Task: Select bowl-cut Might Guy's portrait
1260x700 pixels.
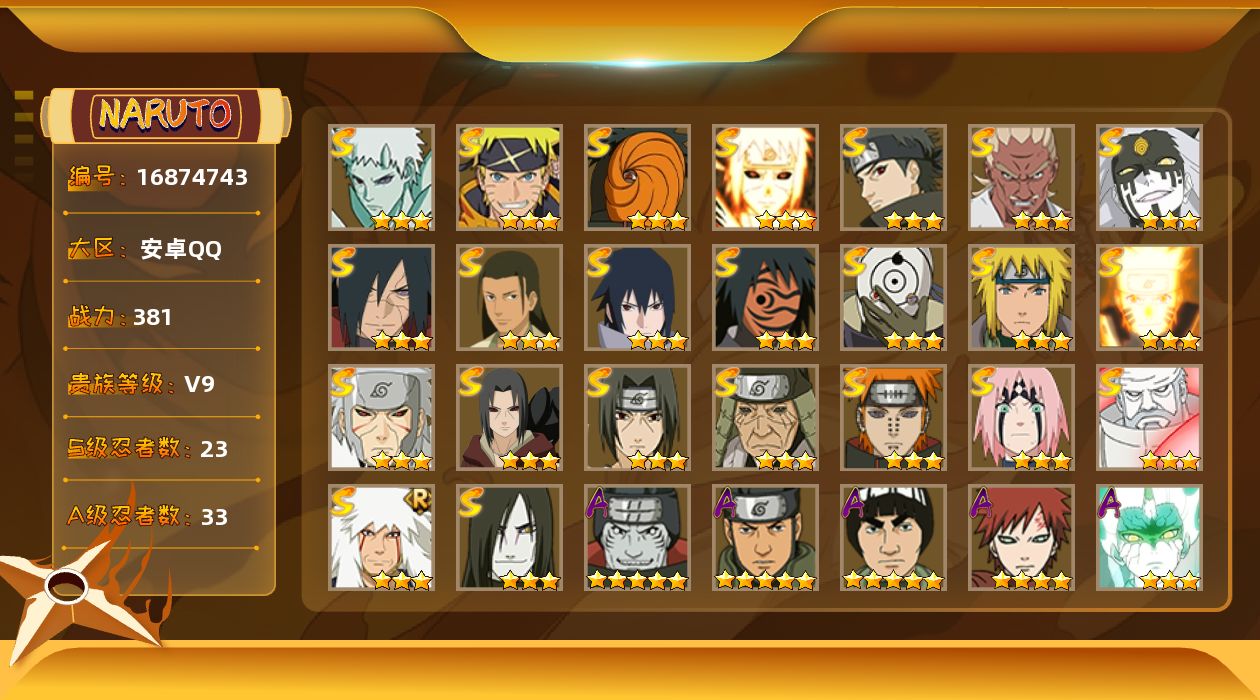Action: click(893, 537)
